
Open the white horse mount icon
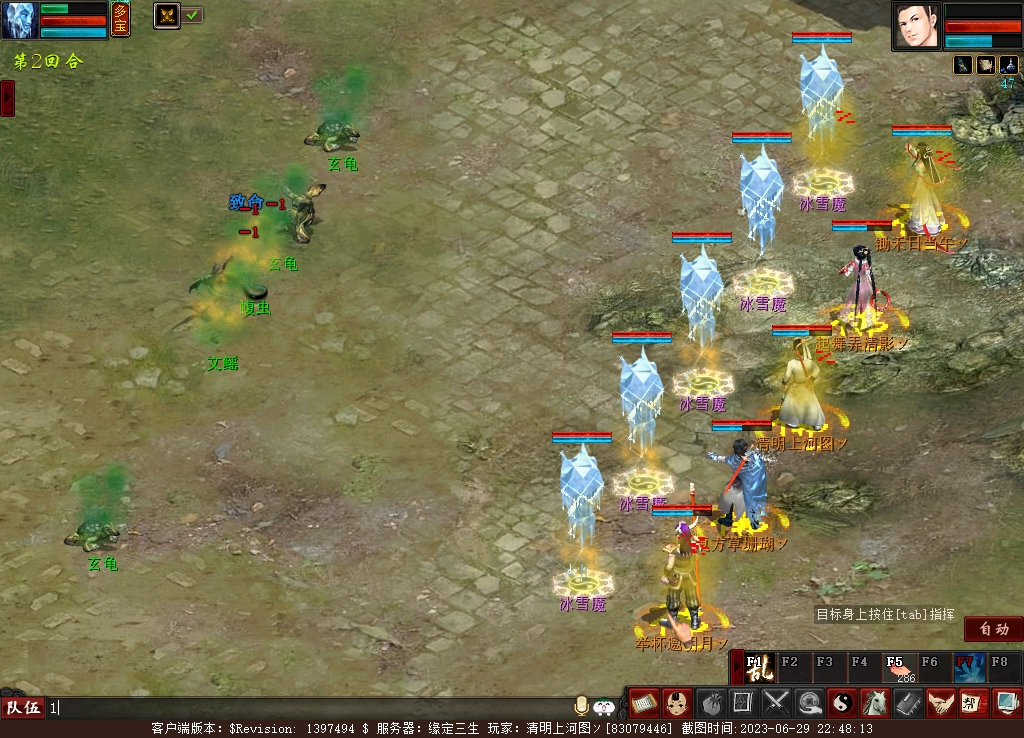[875, 703]
